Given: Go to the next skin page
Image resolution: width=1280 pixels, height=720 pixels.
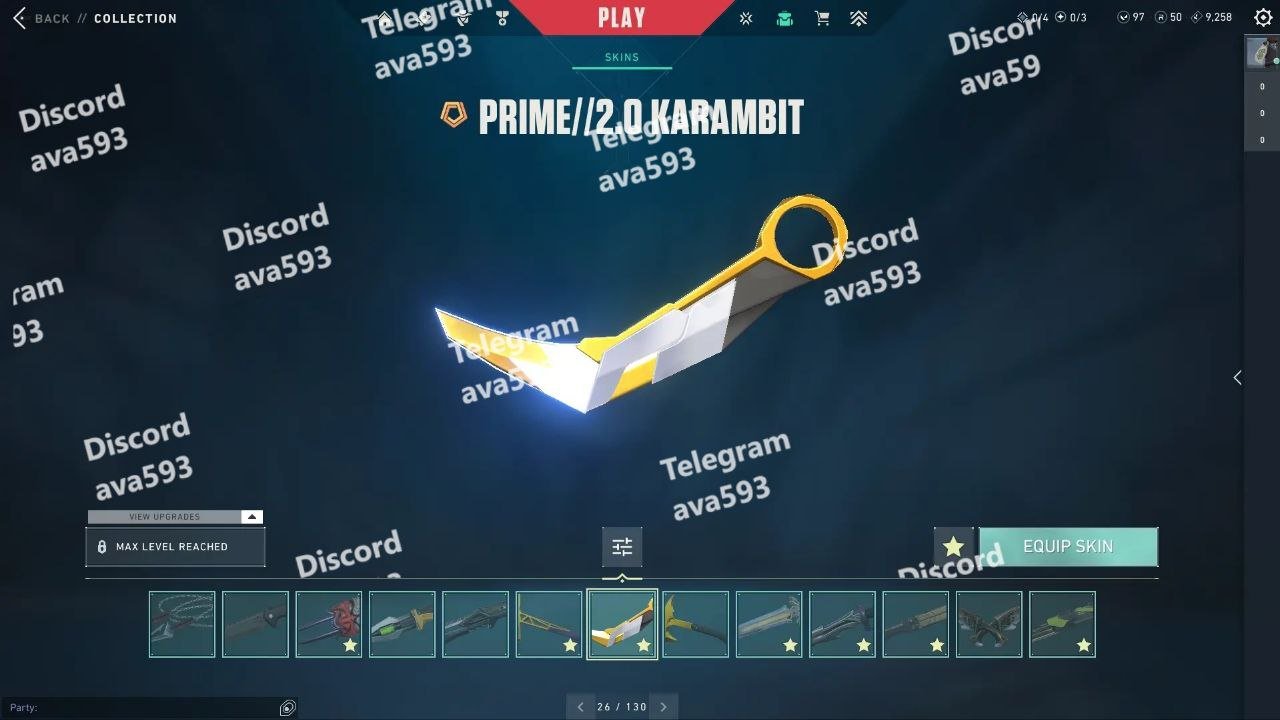Looking at the screenshot, I should pos(663,707).
